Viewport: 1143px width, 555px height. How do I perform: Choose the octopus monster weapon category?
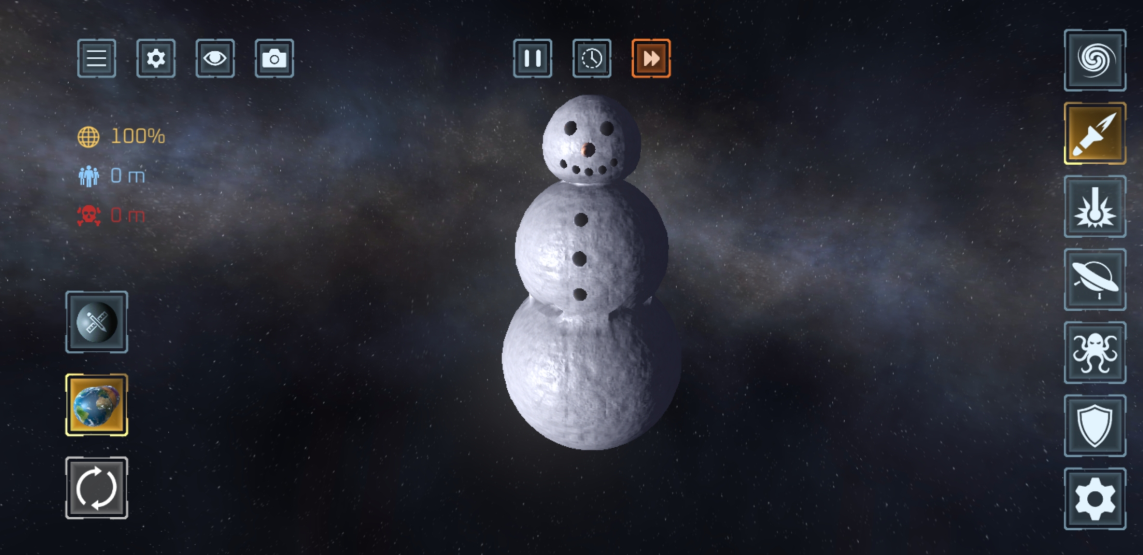pyautogui.click(x=1094, y=353)
